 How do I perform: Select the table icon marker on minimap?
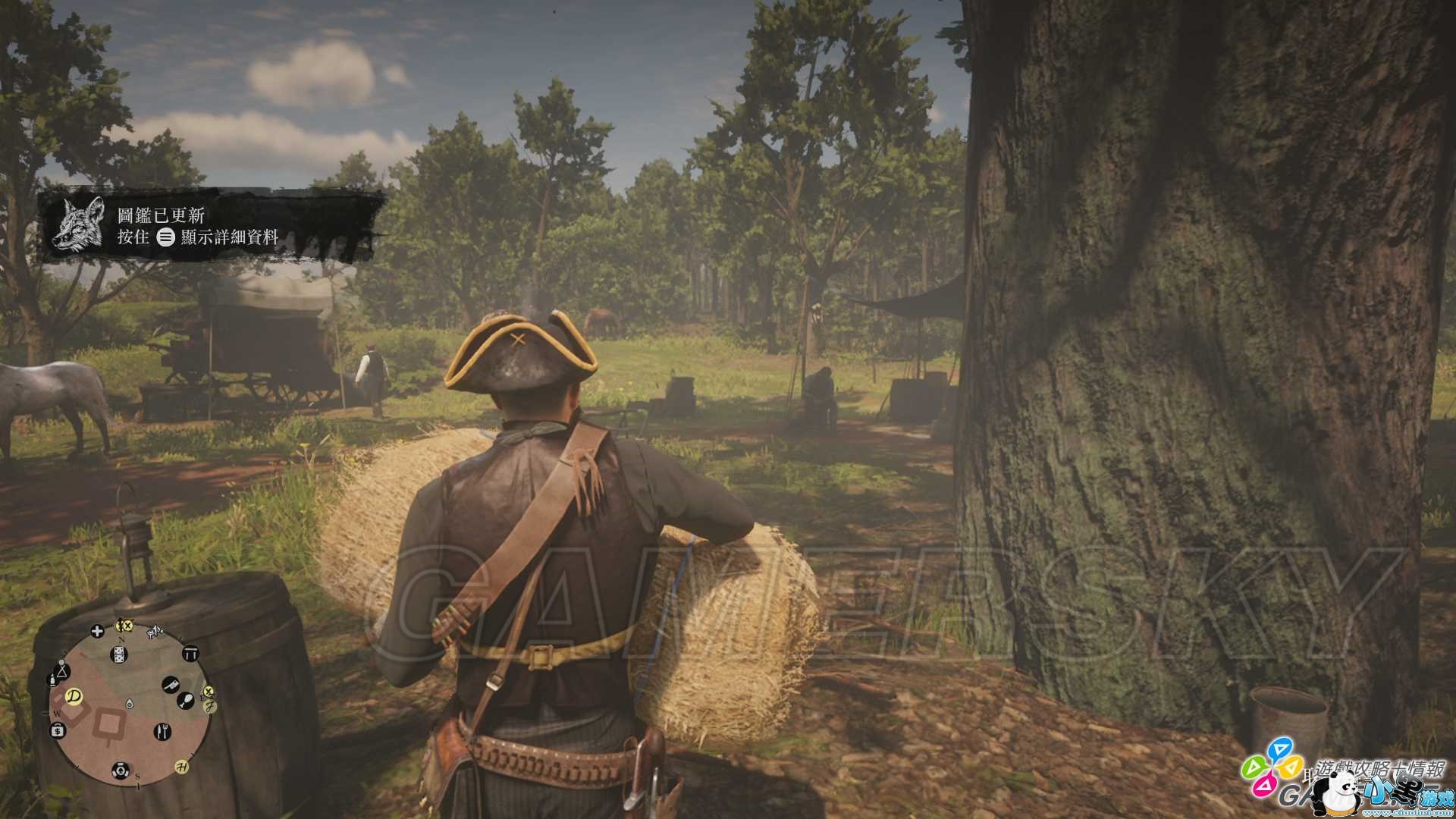coord(189,654)
